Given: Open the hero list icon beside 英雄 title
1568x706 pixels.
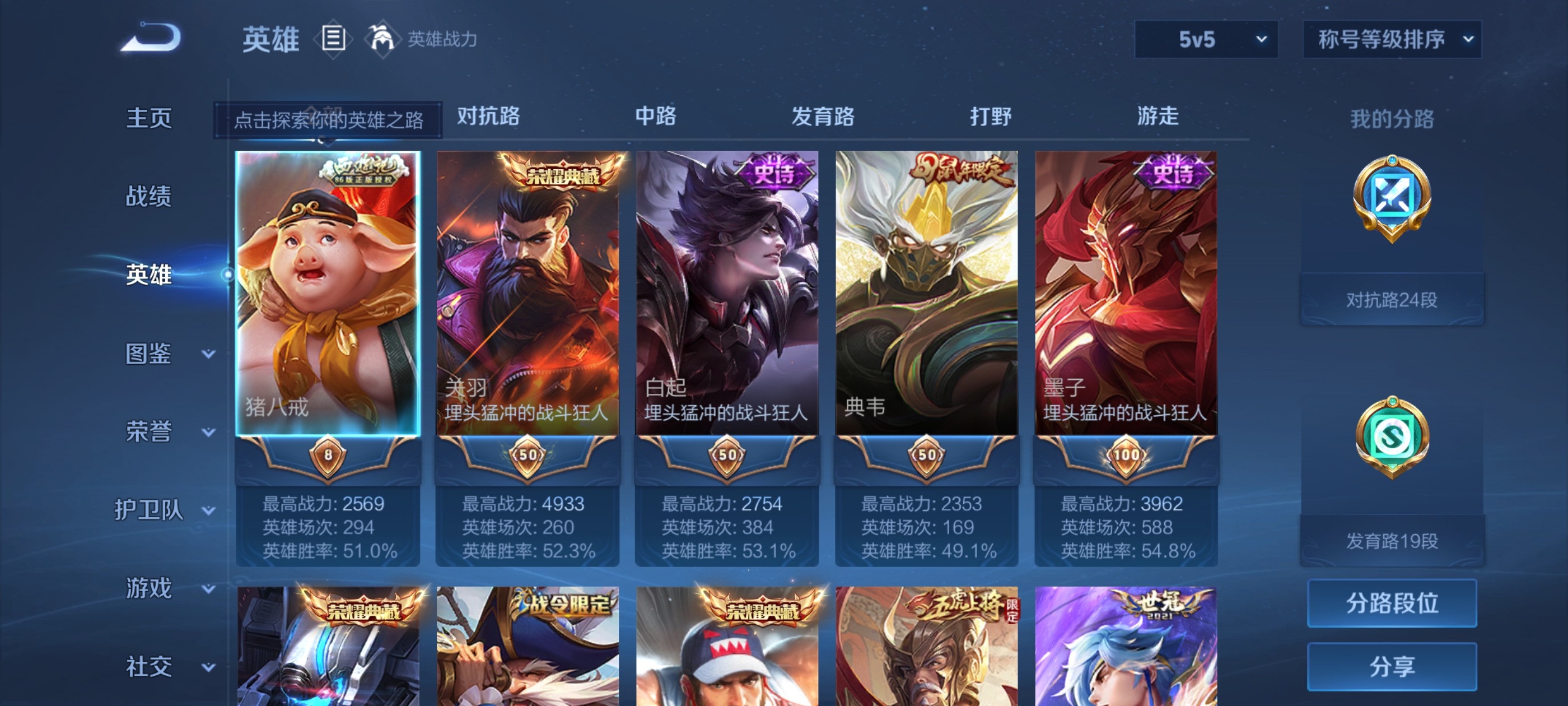Looking at the screenshot, I should pos(333,39).
